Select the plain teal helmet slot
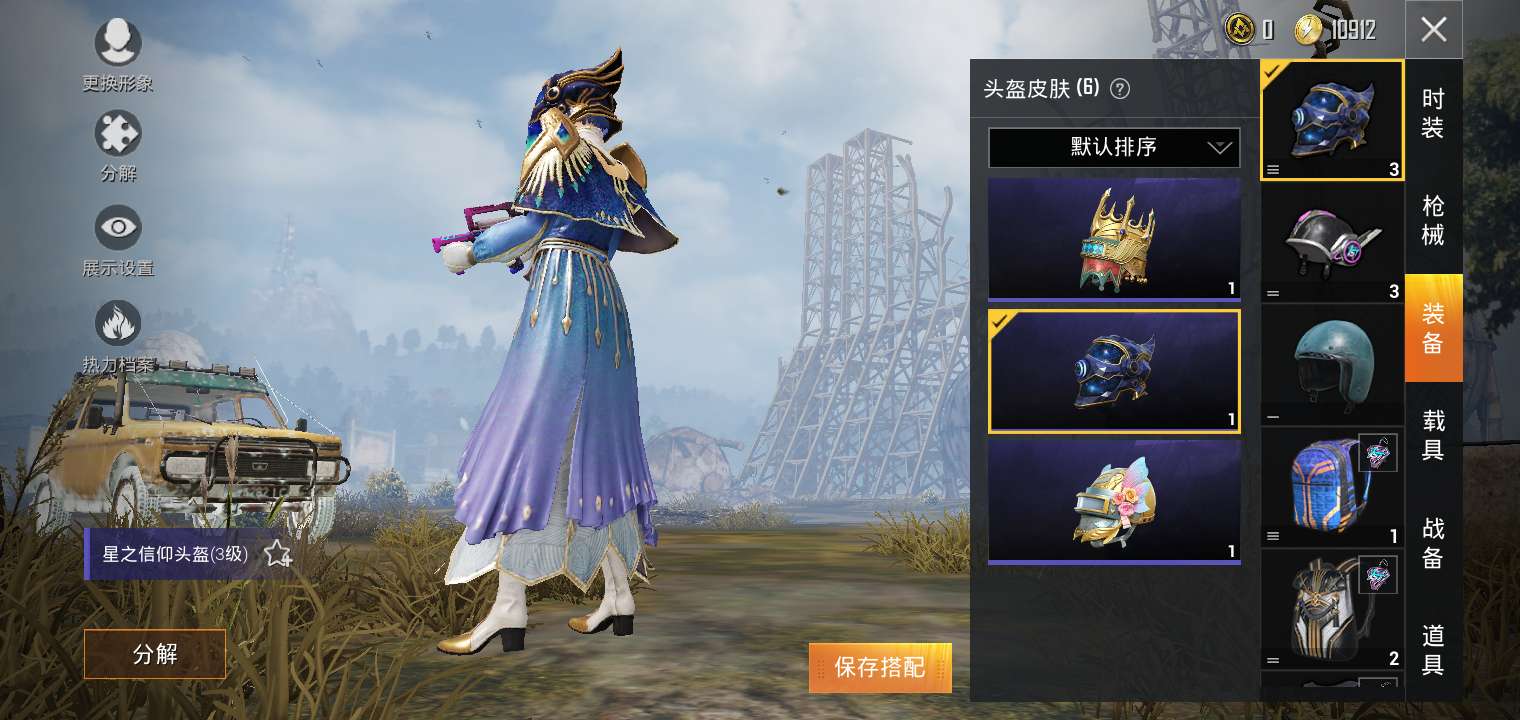The image size is (1520, 720). pos(1331,364)
